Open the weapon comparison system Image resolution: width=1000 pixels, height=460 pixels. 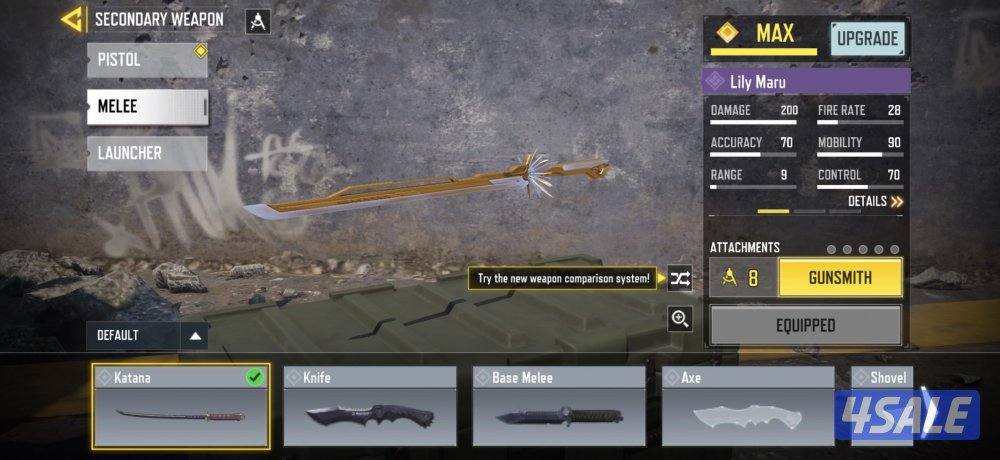pos(681,279)
